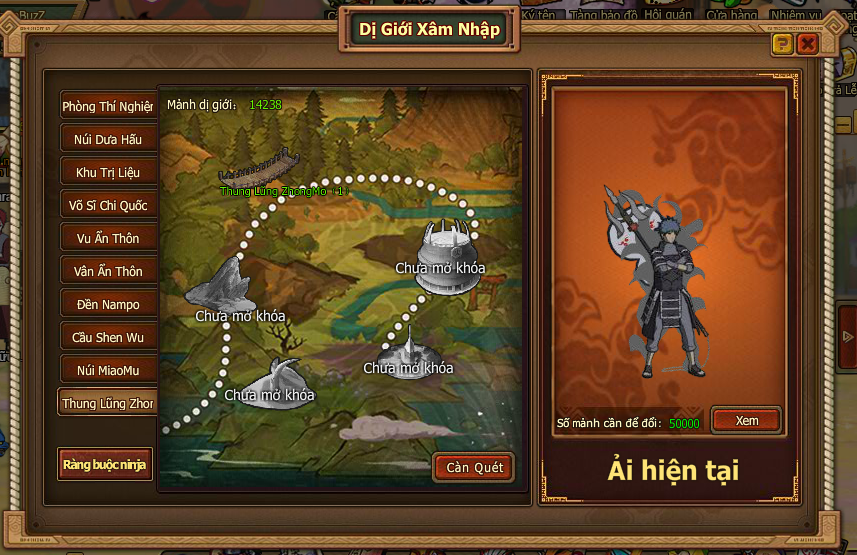Select the Vu Ẩn Thôn tab
Screen dimensions: 857x555
107,238
